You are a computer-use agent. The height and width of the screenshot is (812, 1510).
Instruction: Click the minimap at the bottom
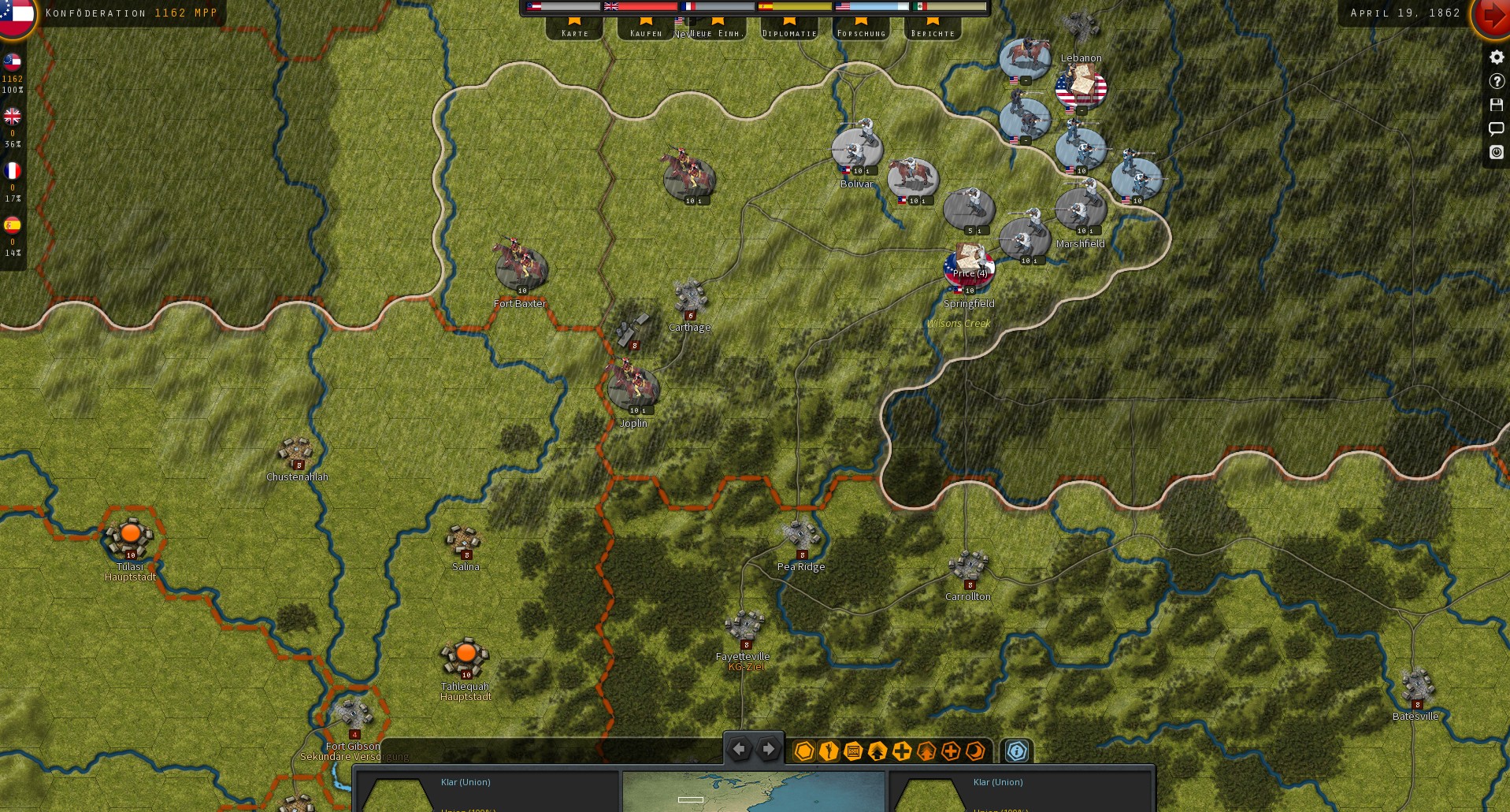coord(755,795)
